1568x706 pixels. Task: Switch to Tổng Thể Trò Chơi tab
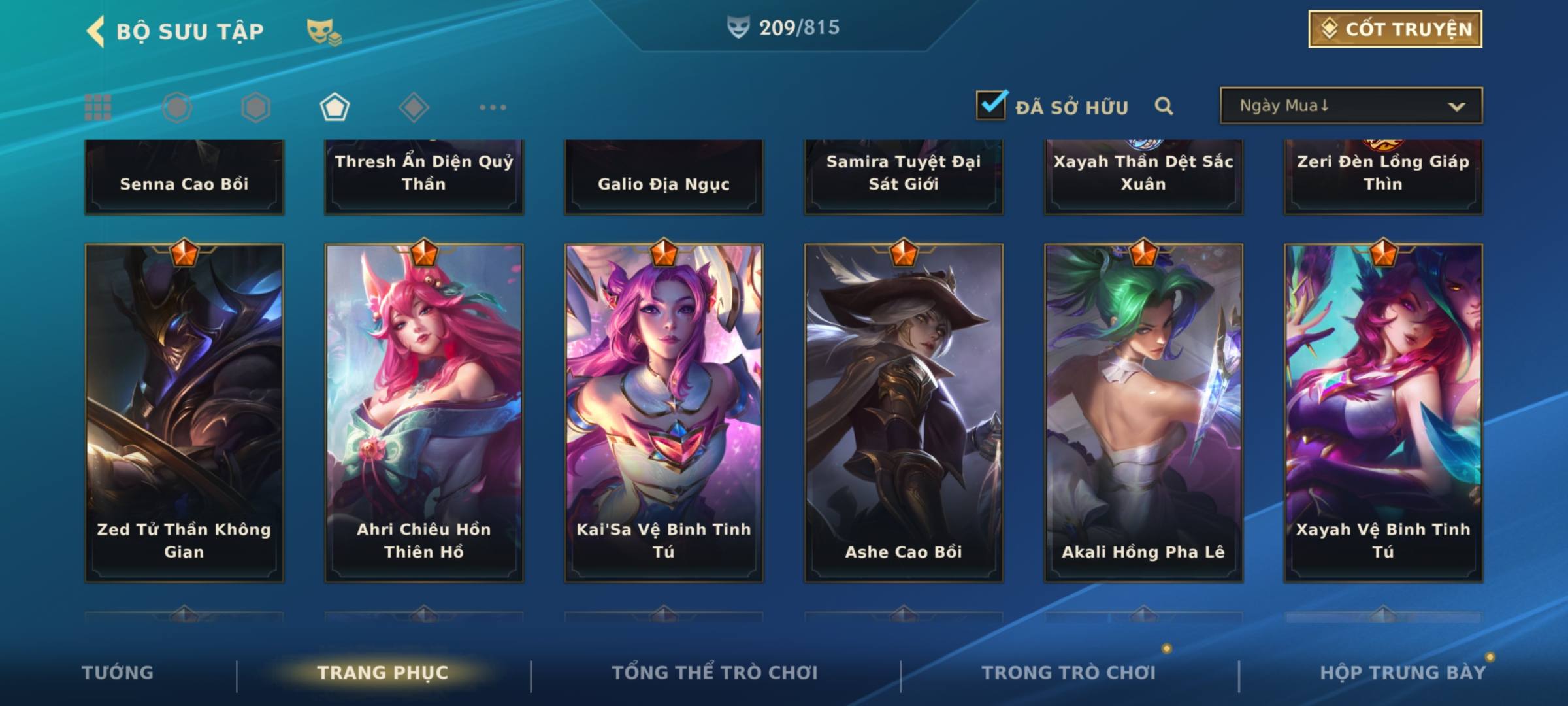(x=715, y=673)
